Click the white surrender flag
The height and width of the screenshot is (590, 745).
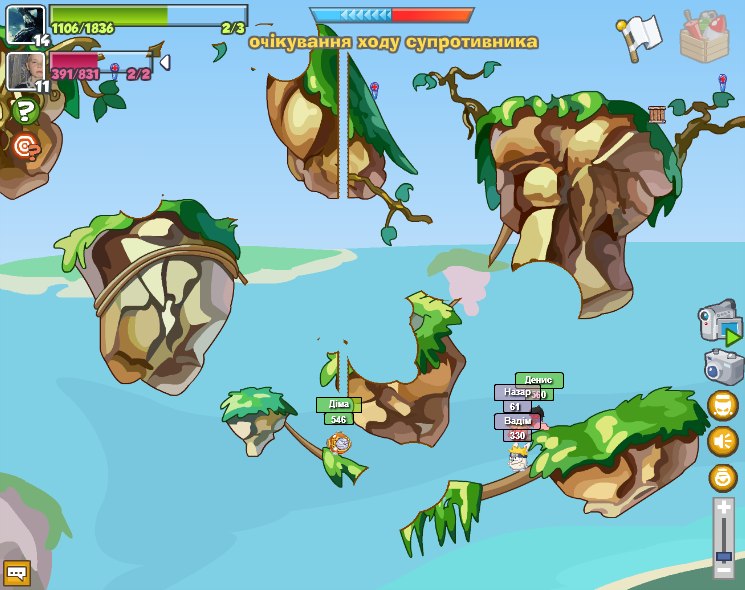[640, 35]
